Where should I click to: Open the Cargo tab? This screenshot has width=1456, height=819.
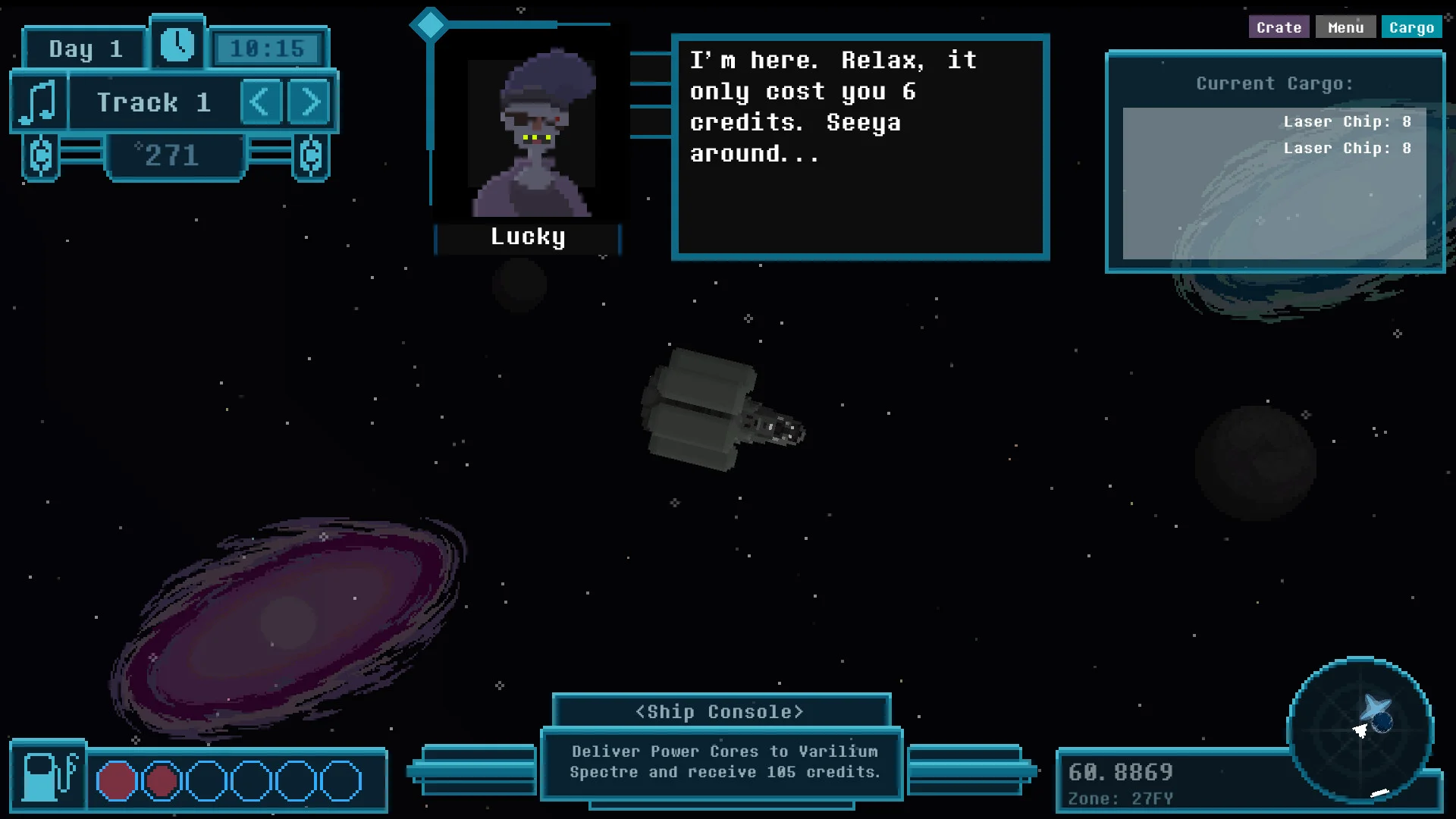click(x=1412, y=27)
